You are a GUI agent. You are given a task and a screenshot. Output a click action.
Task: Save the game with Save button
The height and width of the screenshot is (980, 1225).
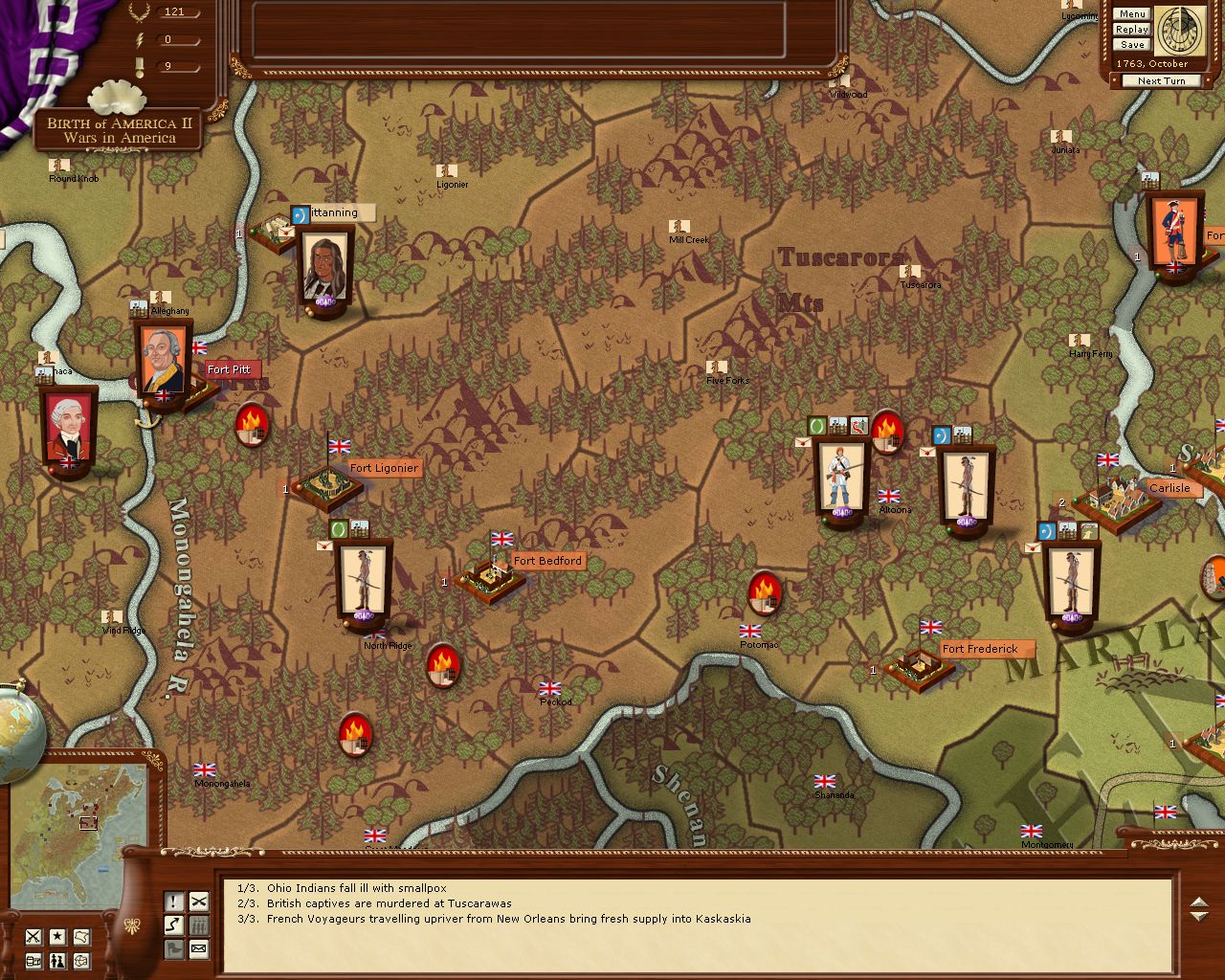click(x=1131, y=45)
